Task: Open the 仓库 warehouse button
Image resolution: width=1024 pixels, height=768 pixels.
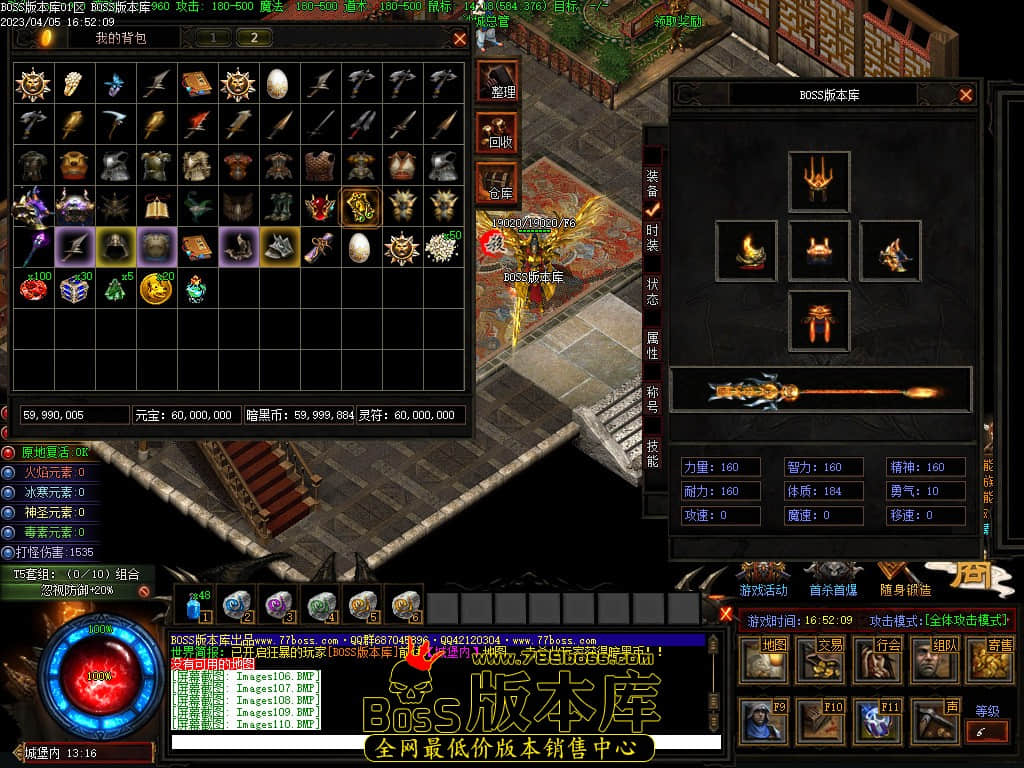Action: [x=498, y=182]
